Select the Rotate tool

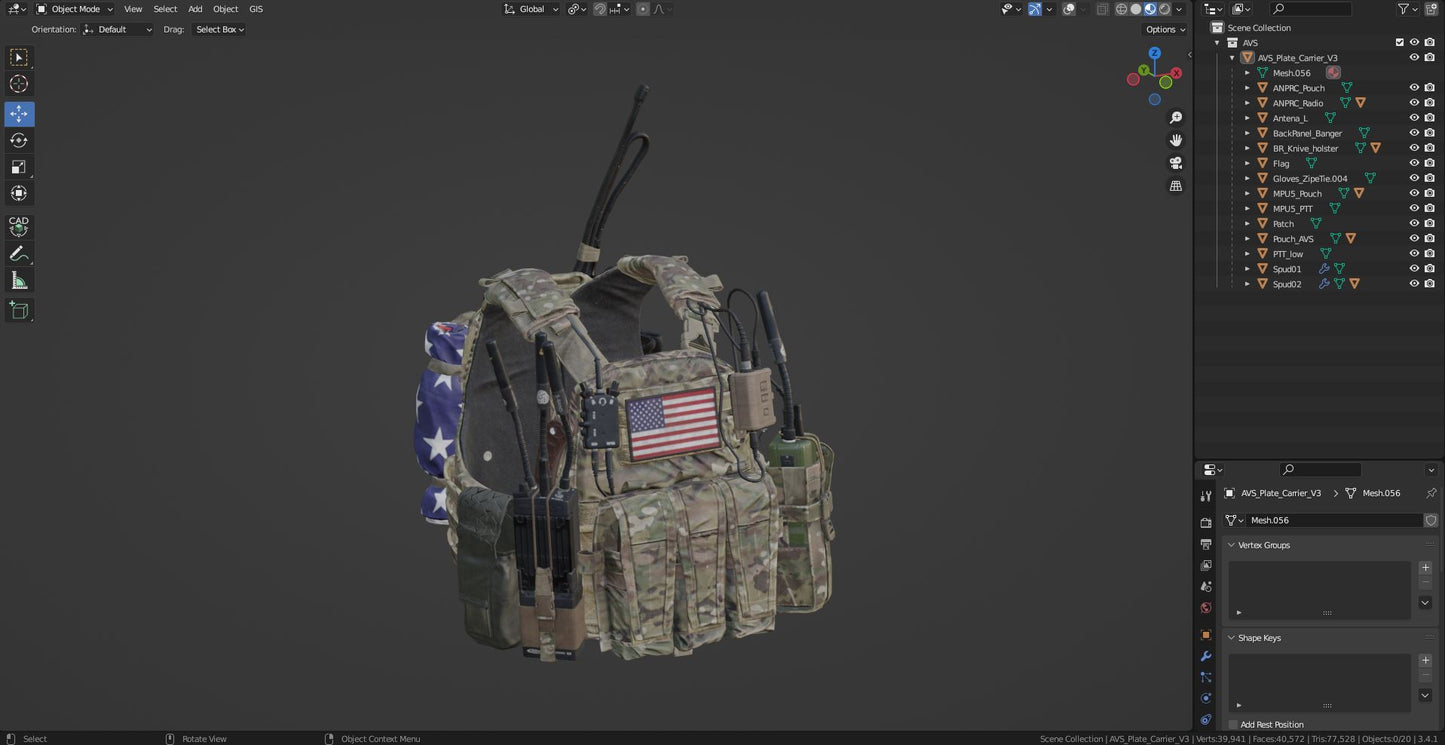18,140
